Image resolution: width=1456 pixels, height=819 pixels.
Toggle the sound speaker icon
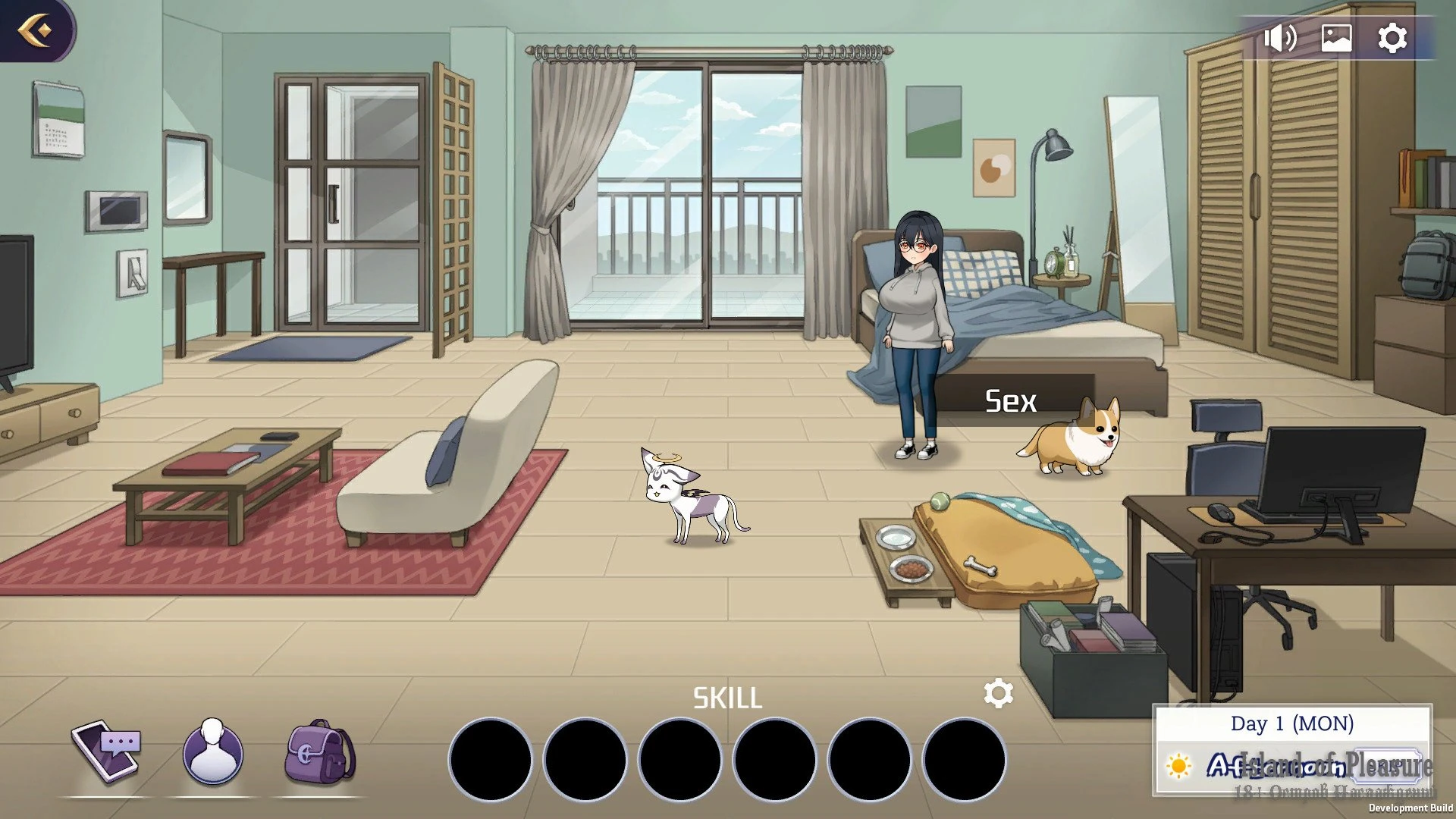1279,38
